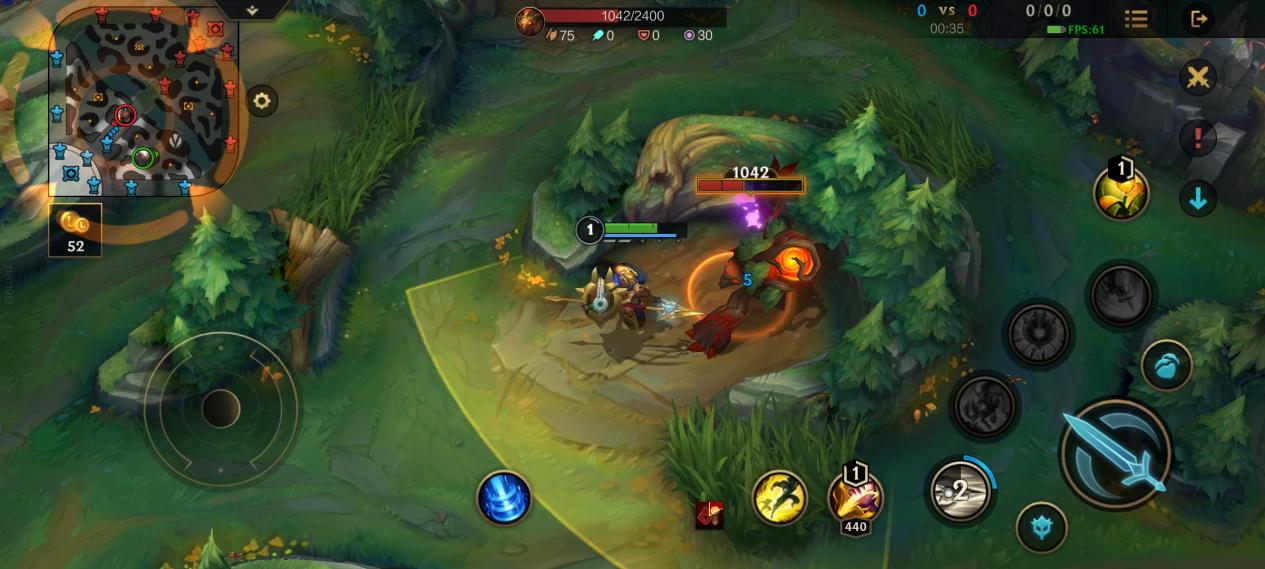Viewport: 1265px width, 569px height.
Task: Select the ability with the 2 cooldown
Action: [959, 490]
